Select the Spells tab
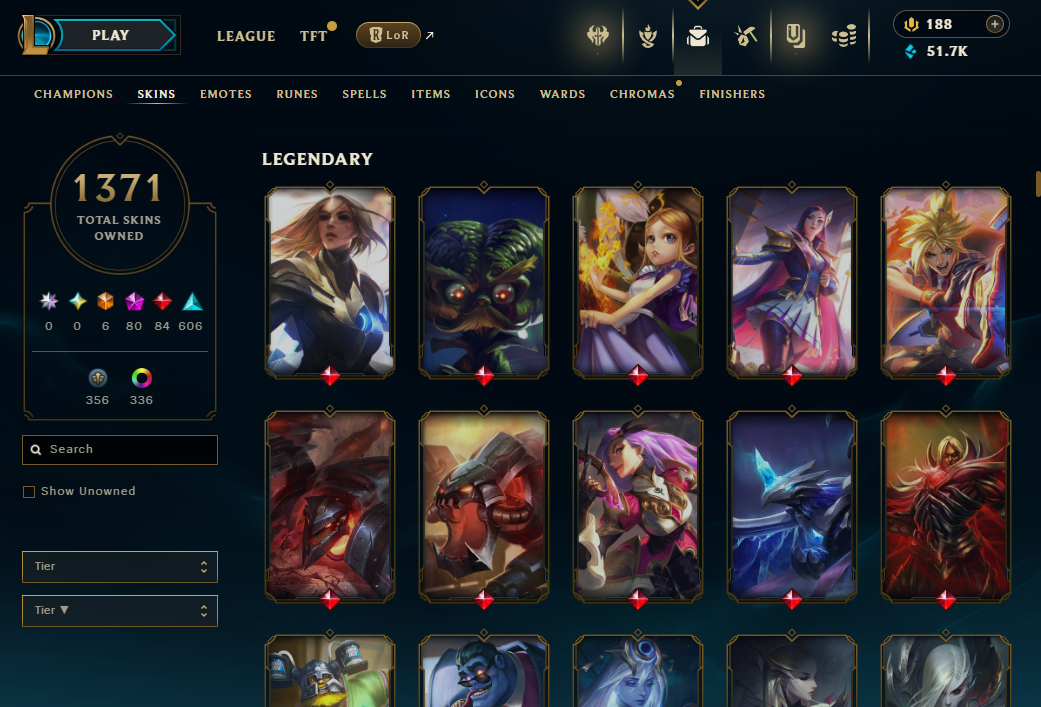 tap(364, 94)
